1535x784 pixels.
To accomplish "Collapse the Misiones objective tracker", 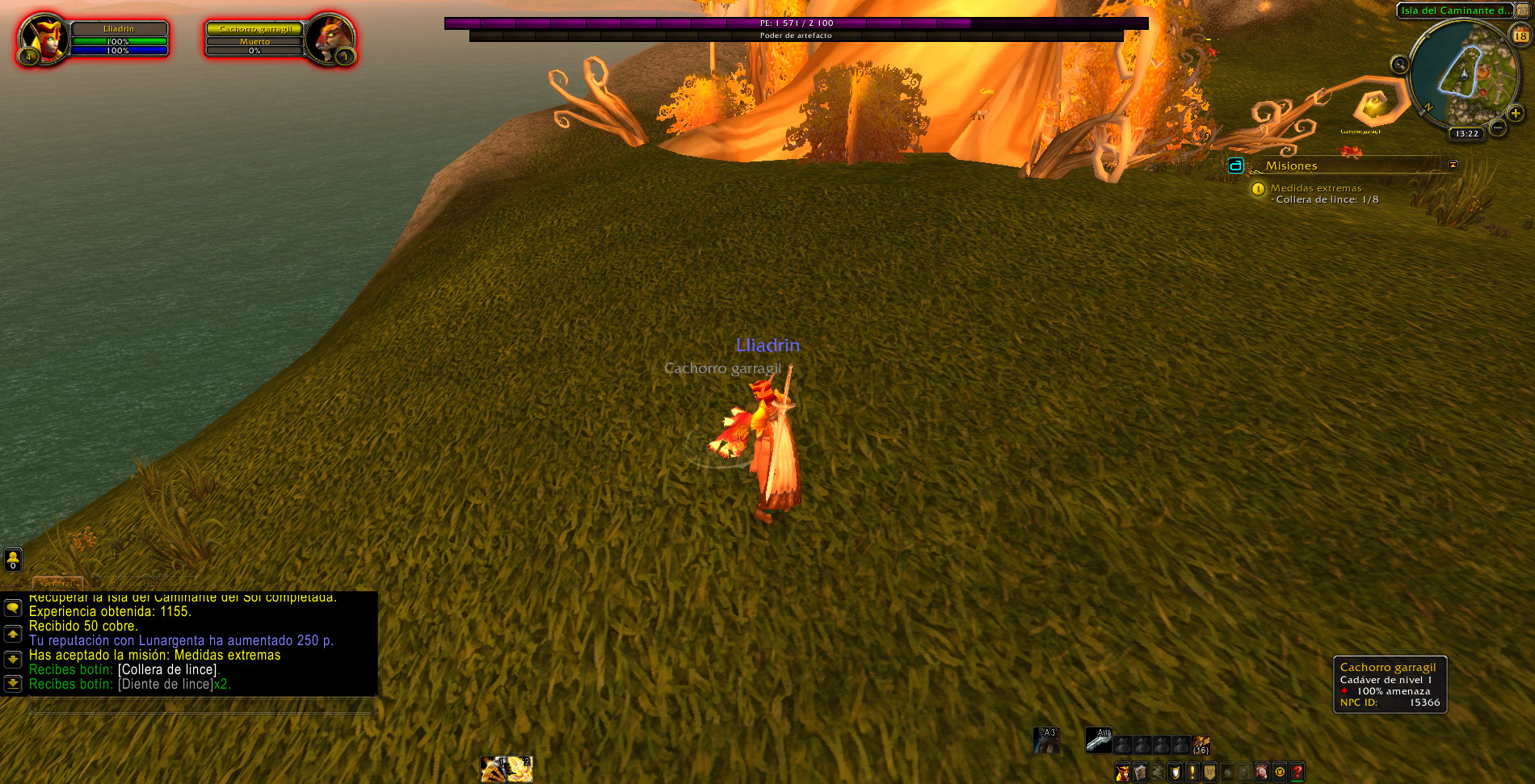I will [1453, 165].
